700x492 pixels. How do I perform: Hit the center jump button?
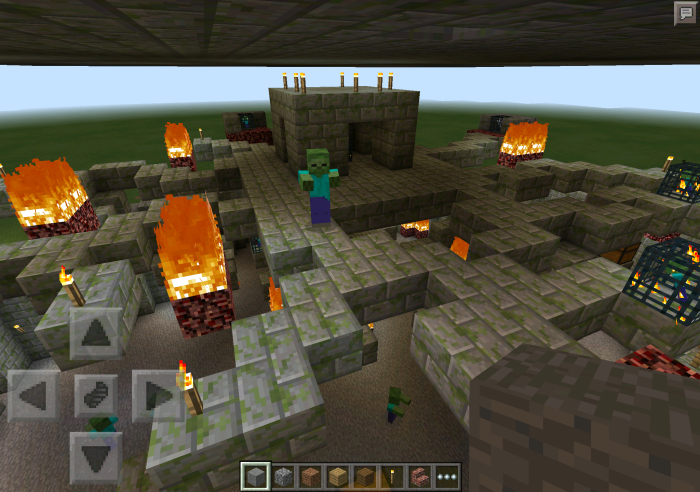click(96, 395)
